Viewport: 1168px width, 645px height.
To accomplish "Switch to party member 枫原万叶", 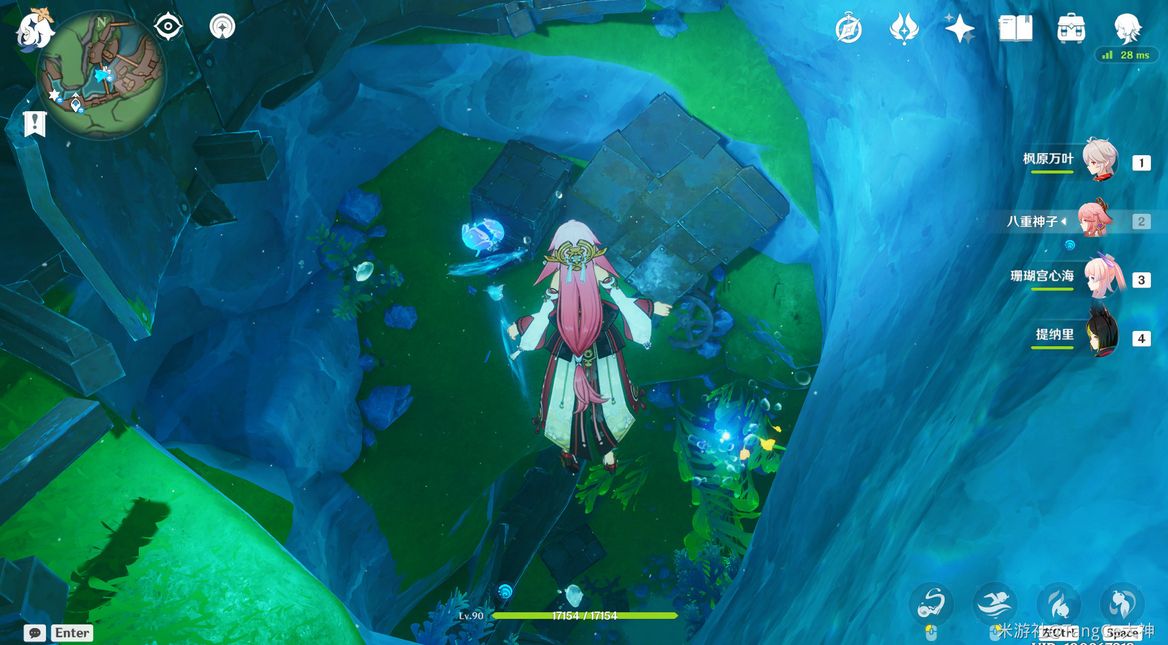I will 1098,161.
